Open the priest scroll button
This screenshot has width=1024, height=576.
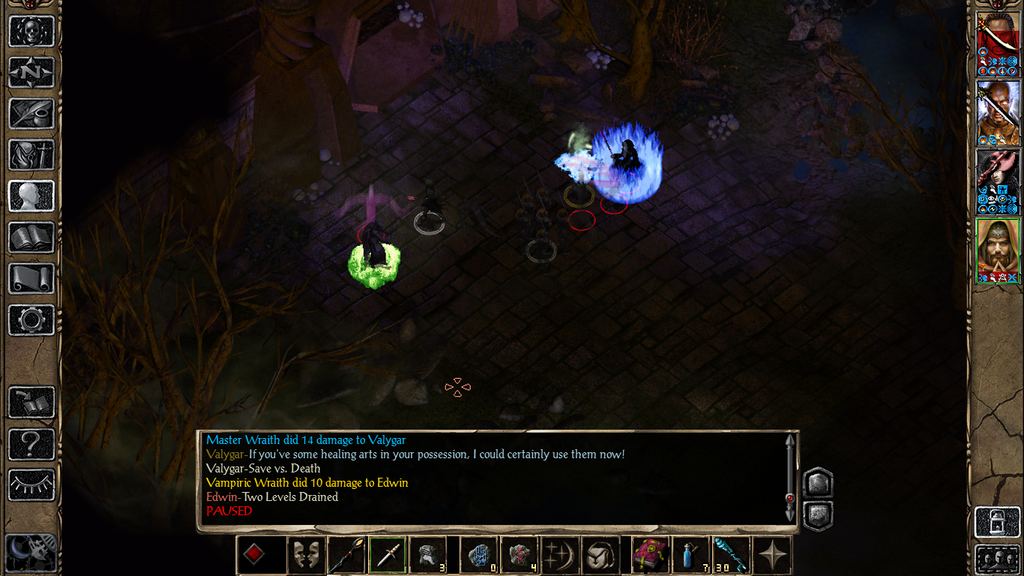[31, 278]
